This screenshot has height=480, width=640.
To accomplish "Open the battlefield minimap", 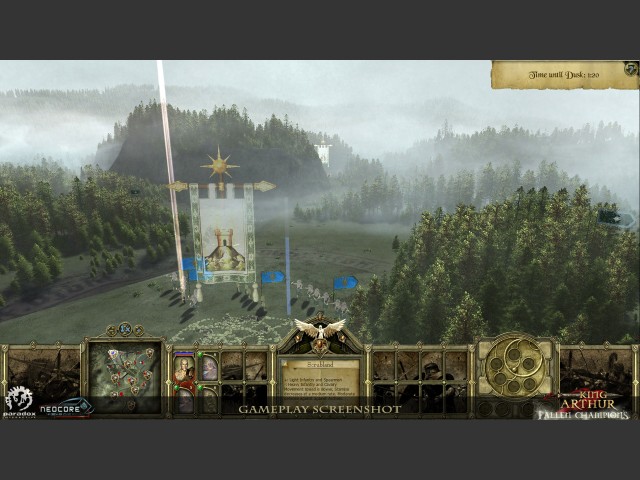I will coord(125,370).
